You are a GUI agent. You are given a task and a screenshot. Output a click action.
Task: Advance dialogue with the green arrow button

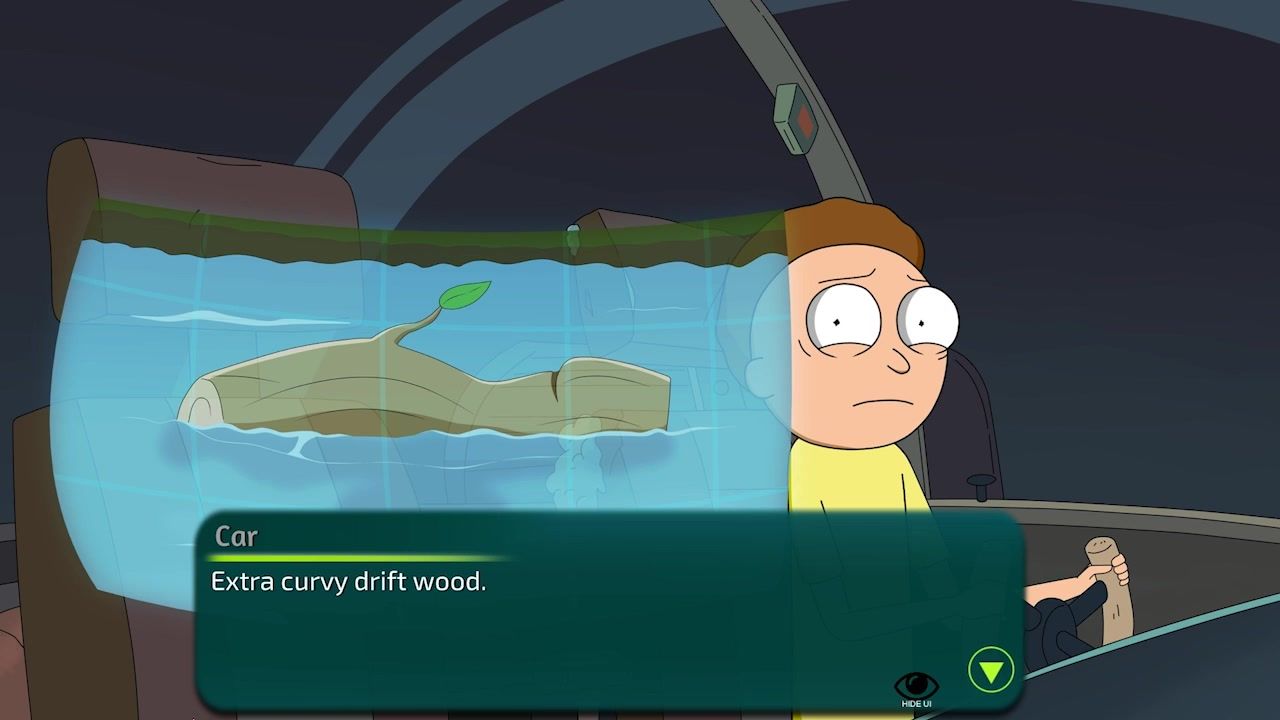point(990,670)
